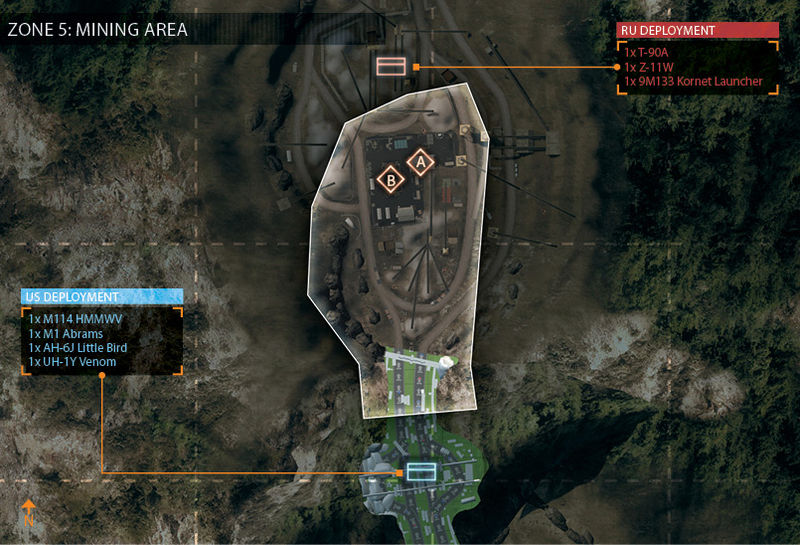The image size is (800, 545).
Task: Choose the red RU deployment spawn marker
Action: click(391, 67)
